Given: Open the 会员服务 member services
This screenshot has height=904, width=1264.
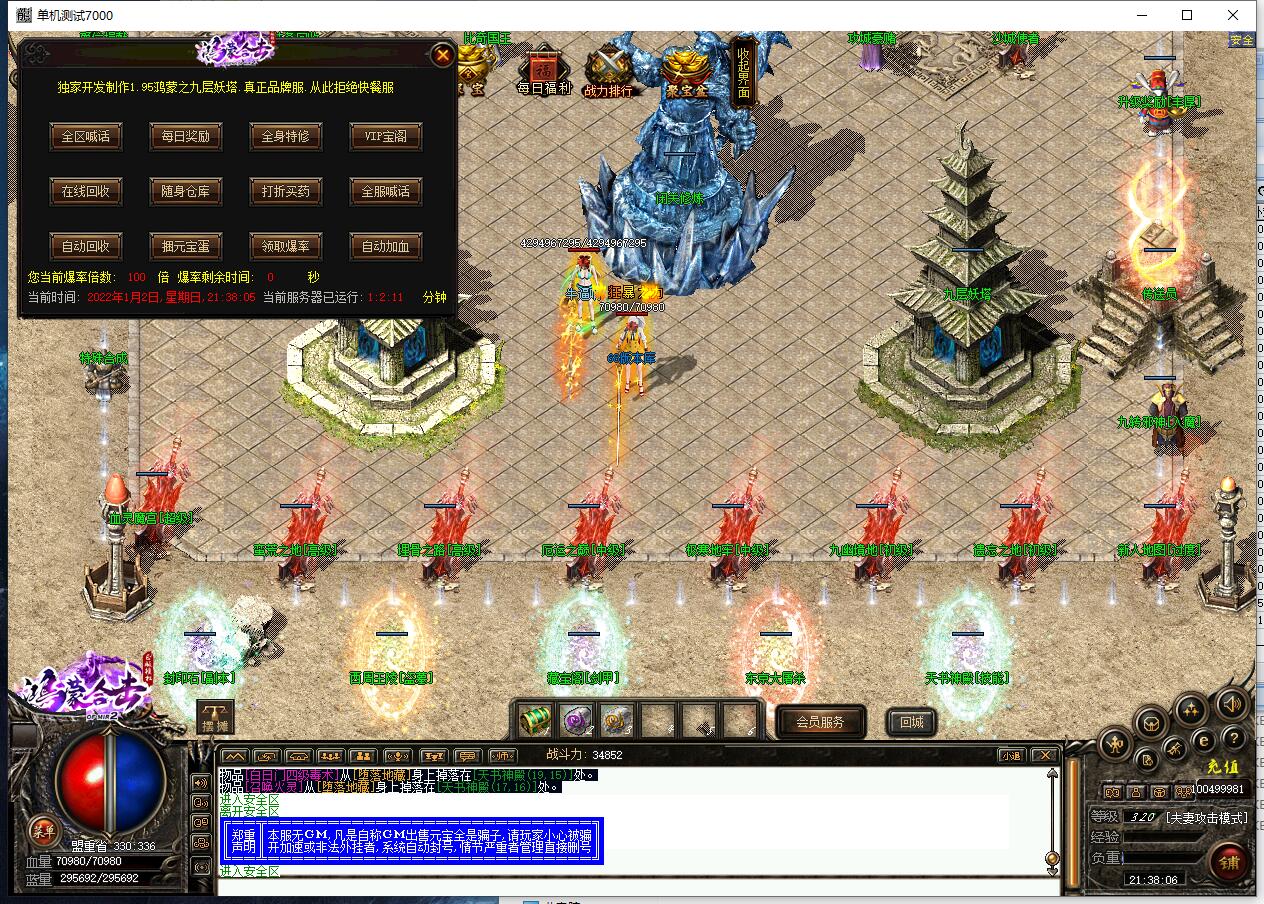Looking at the screenshot, I should (x=819, y=722).
